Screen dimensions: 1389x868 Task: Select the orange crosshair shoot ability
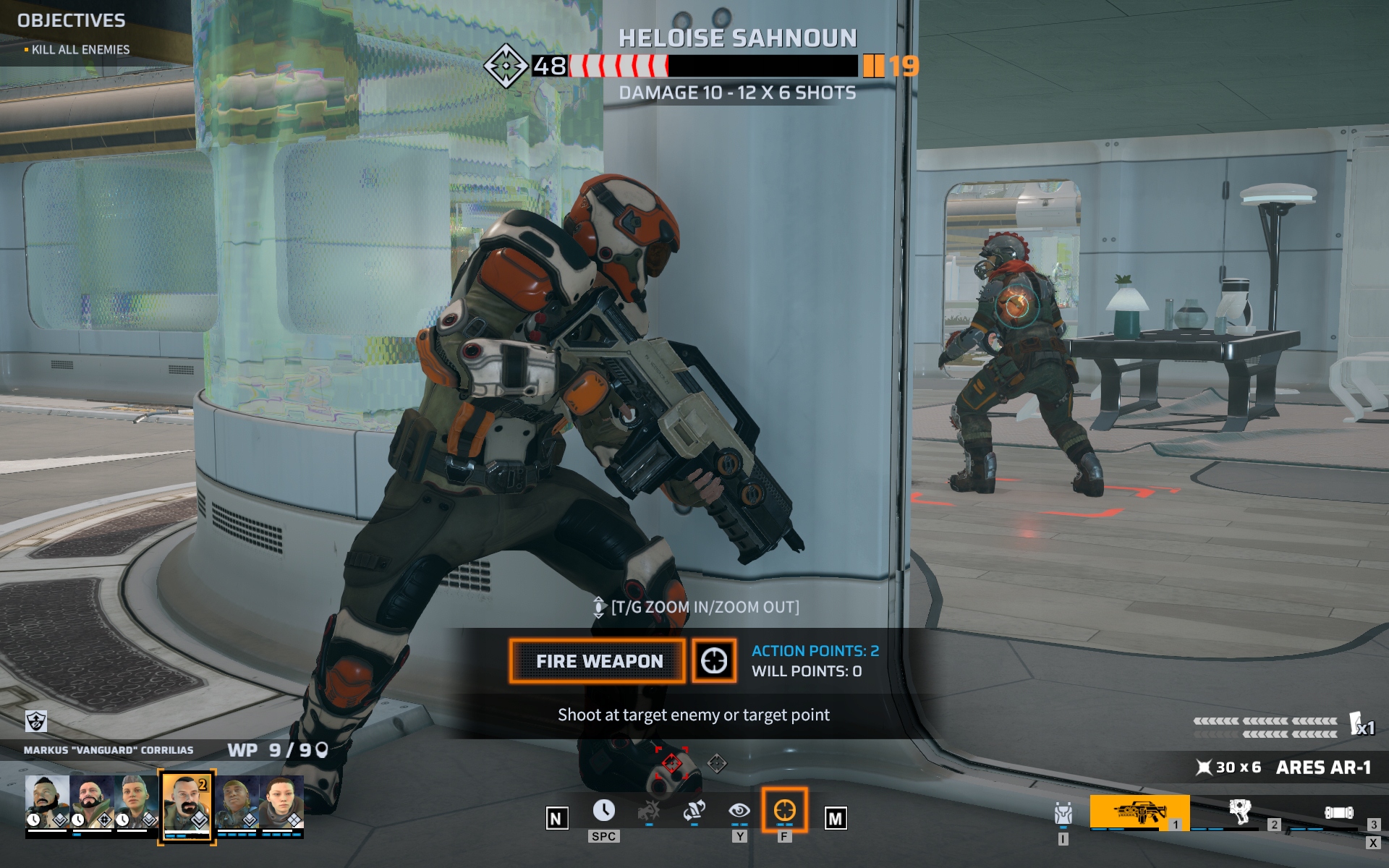(x=784, y=811)
